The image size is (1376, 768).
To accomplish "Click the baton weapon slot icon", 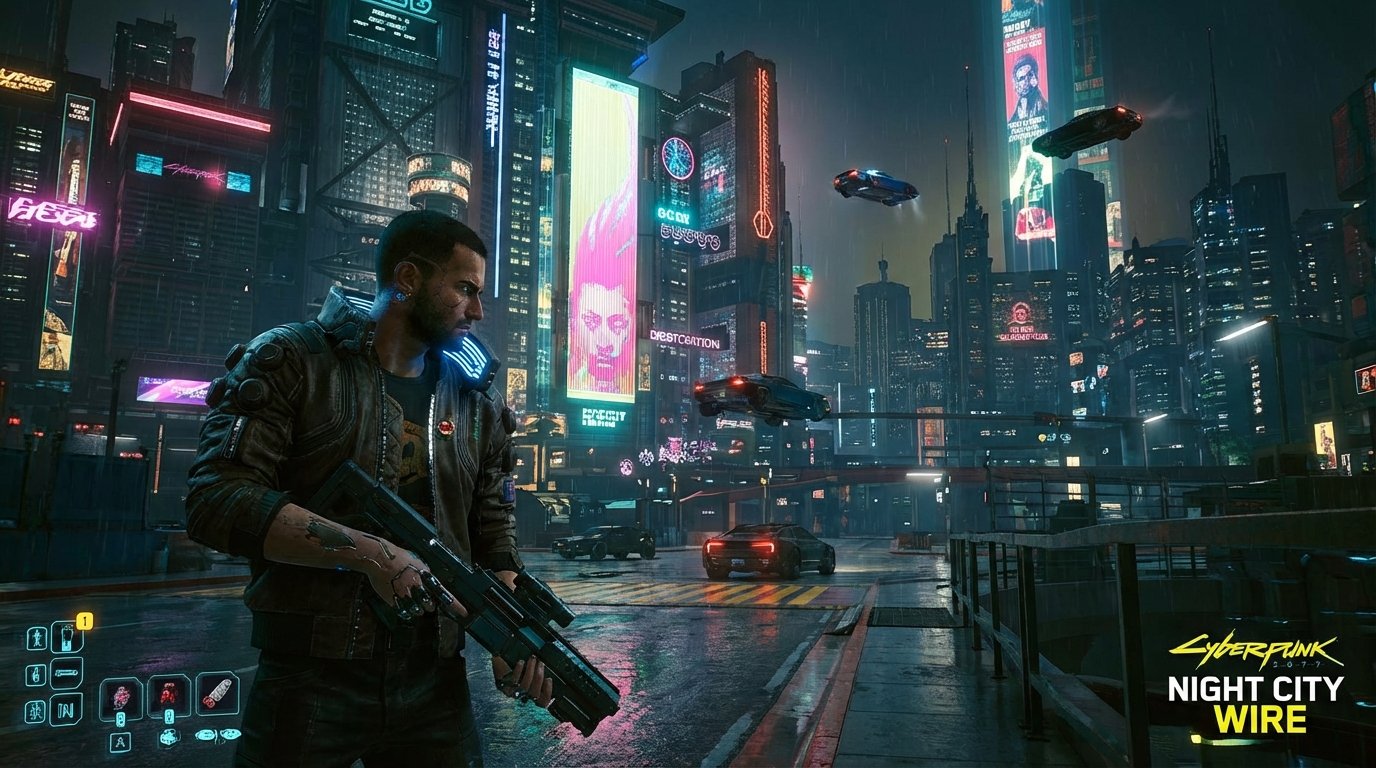I will [x=66, y=673].
